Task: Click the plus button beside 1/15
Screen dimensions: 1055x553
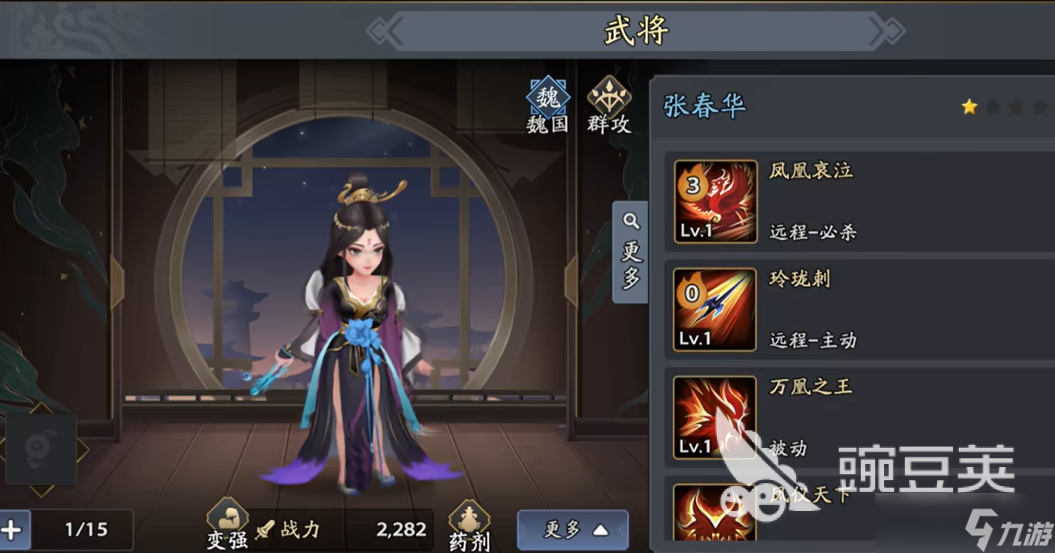Action: point(14,530)
